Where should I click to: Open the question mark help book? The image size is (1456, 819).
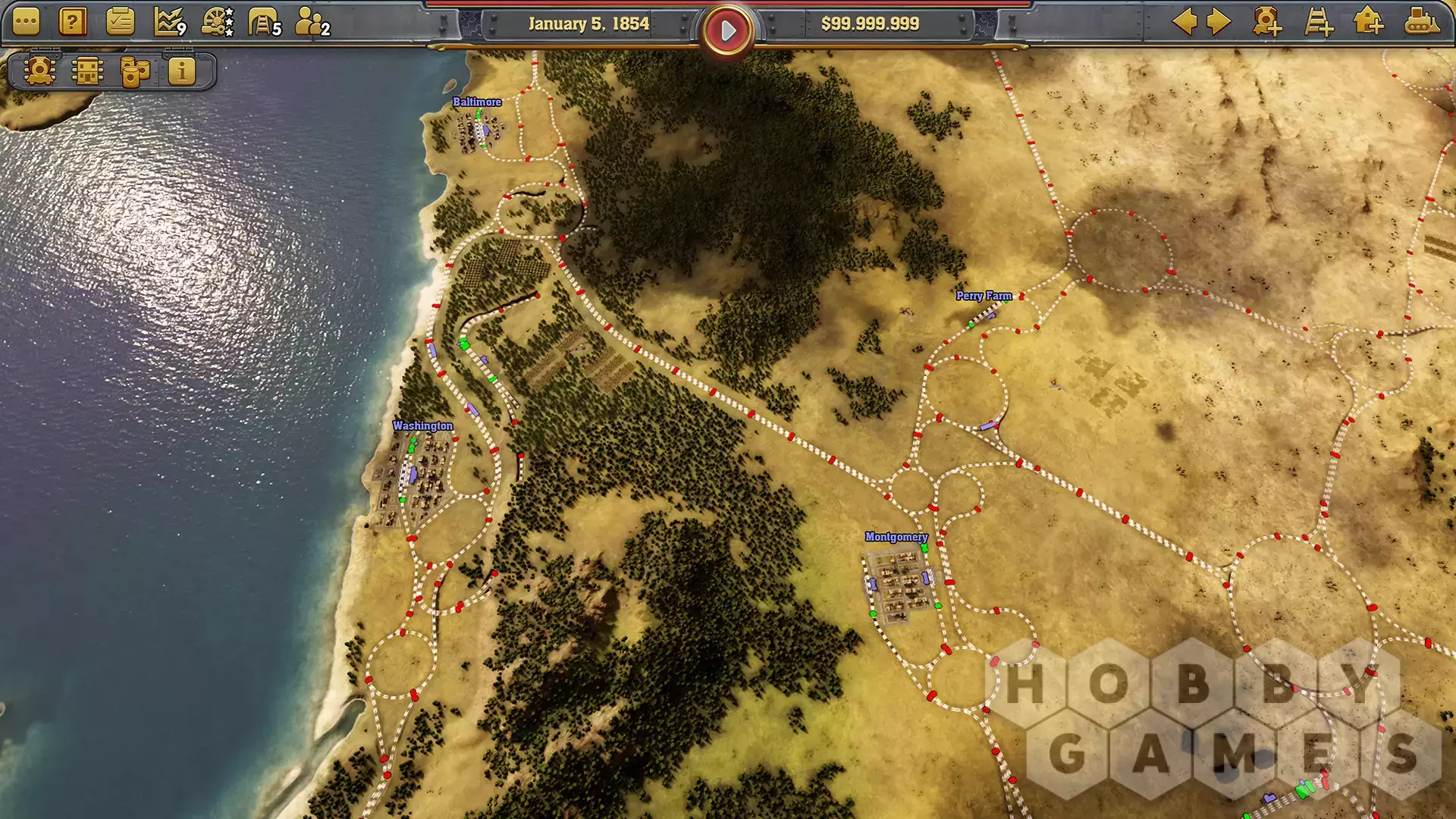pyautogui.click(x=72, y=23)
